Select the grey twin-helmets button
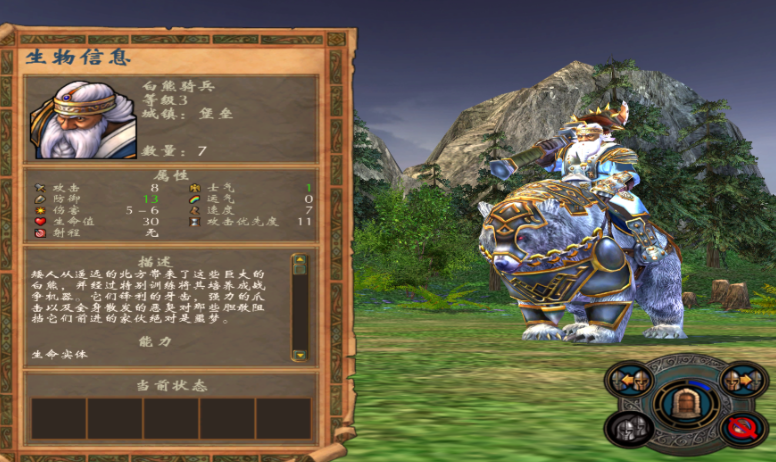Viewport: 776px width, 462px height. pos(631,427)
